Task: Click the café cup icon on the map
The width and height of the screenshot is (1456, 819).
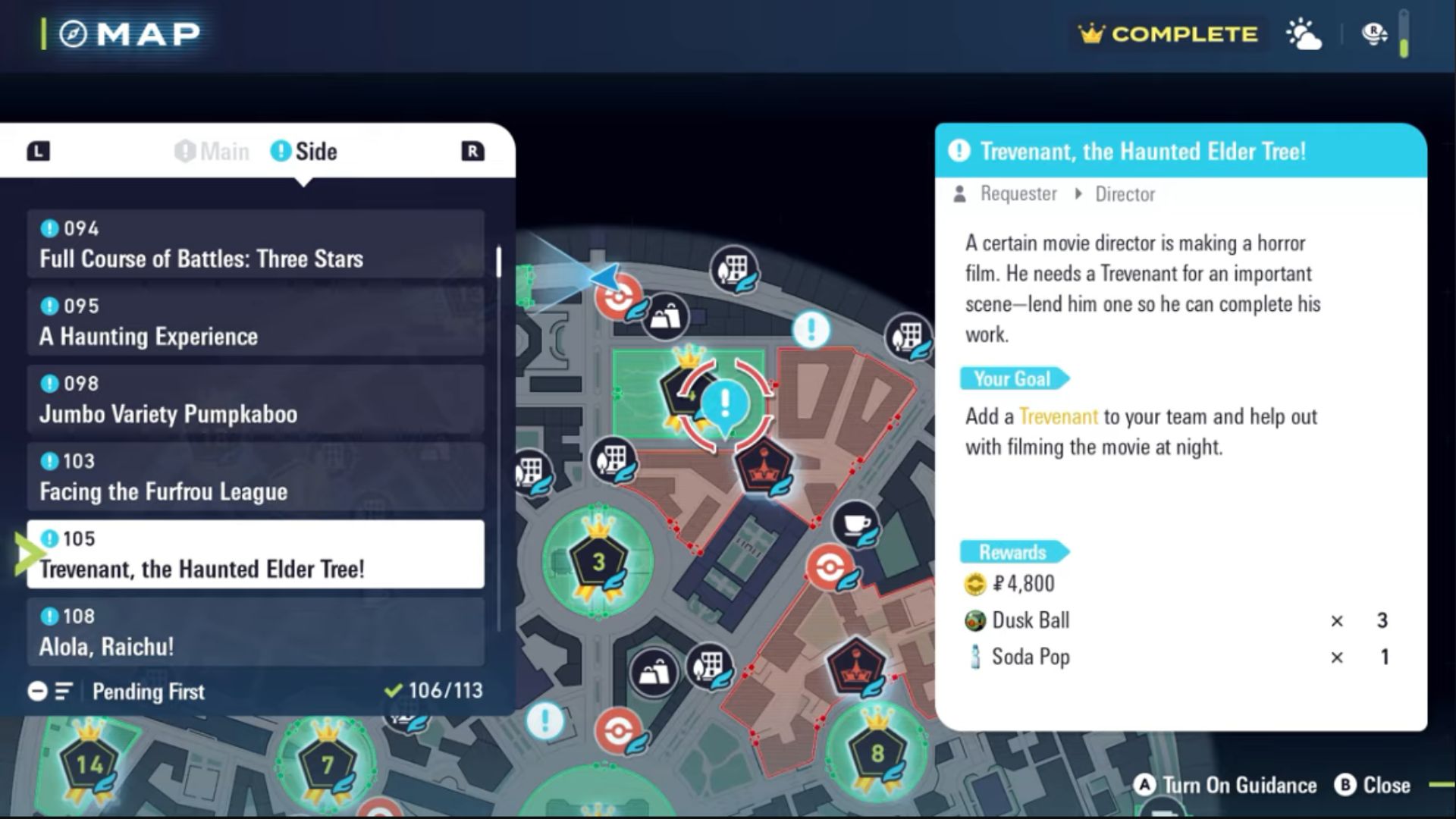Action: 855,522
